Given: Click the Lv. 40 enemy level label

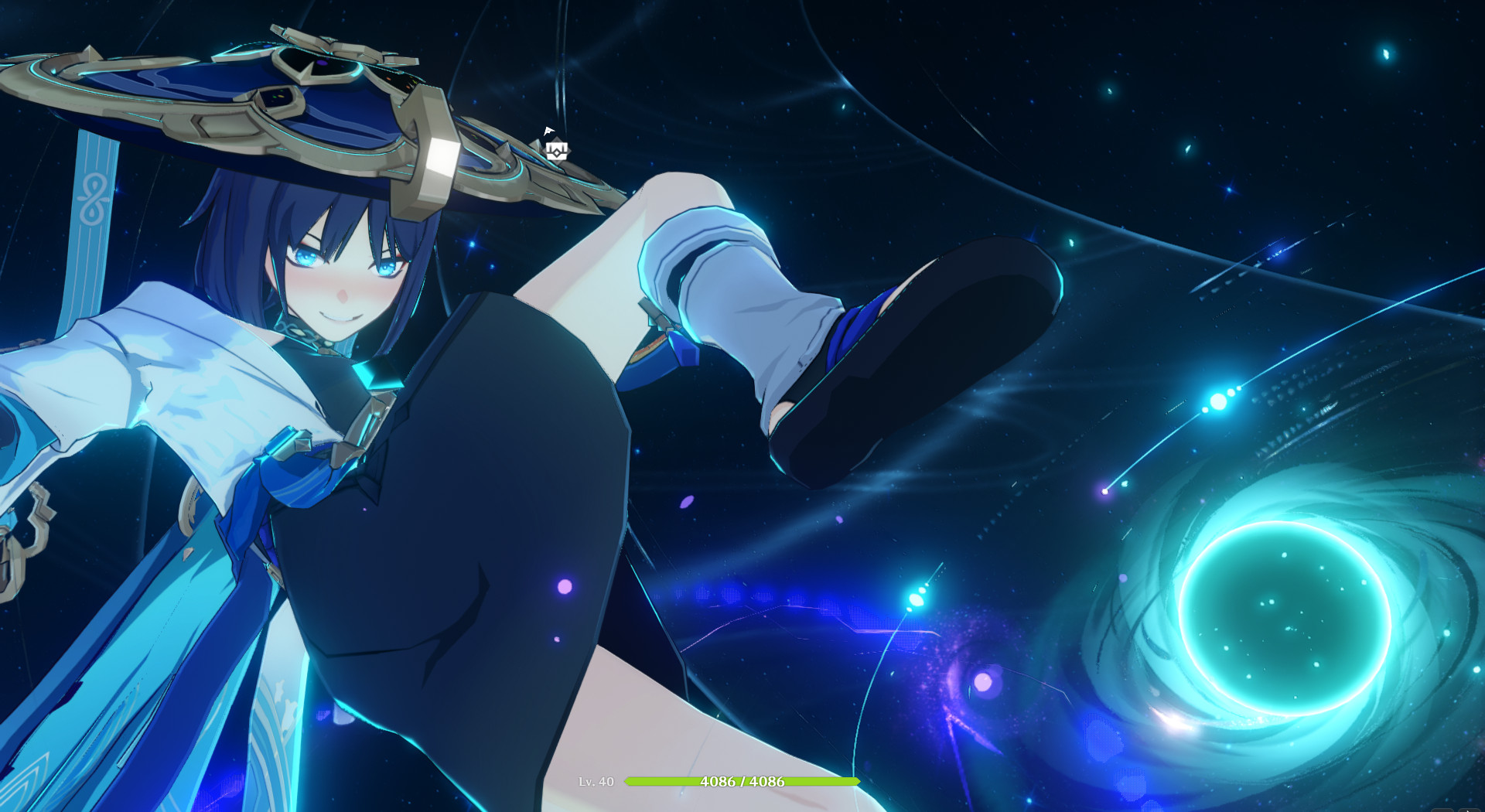Looking at the screenshot, I should click(597, 781).
